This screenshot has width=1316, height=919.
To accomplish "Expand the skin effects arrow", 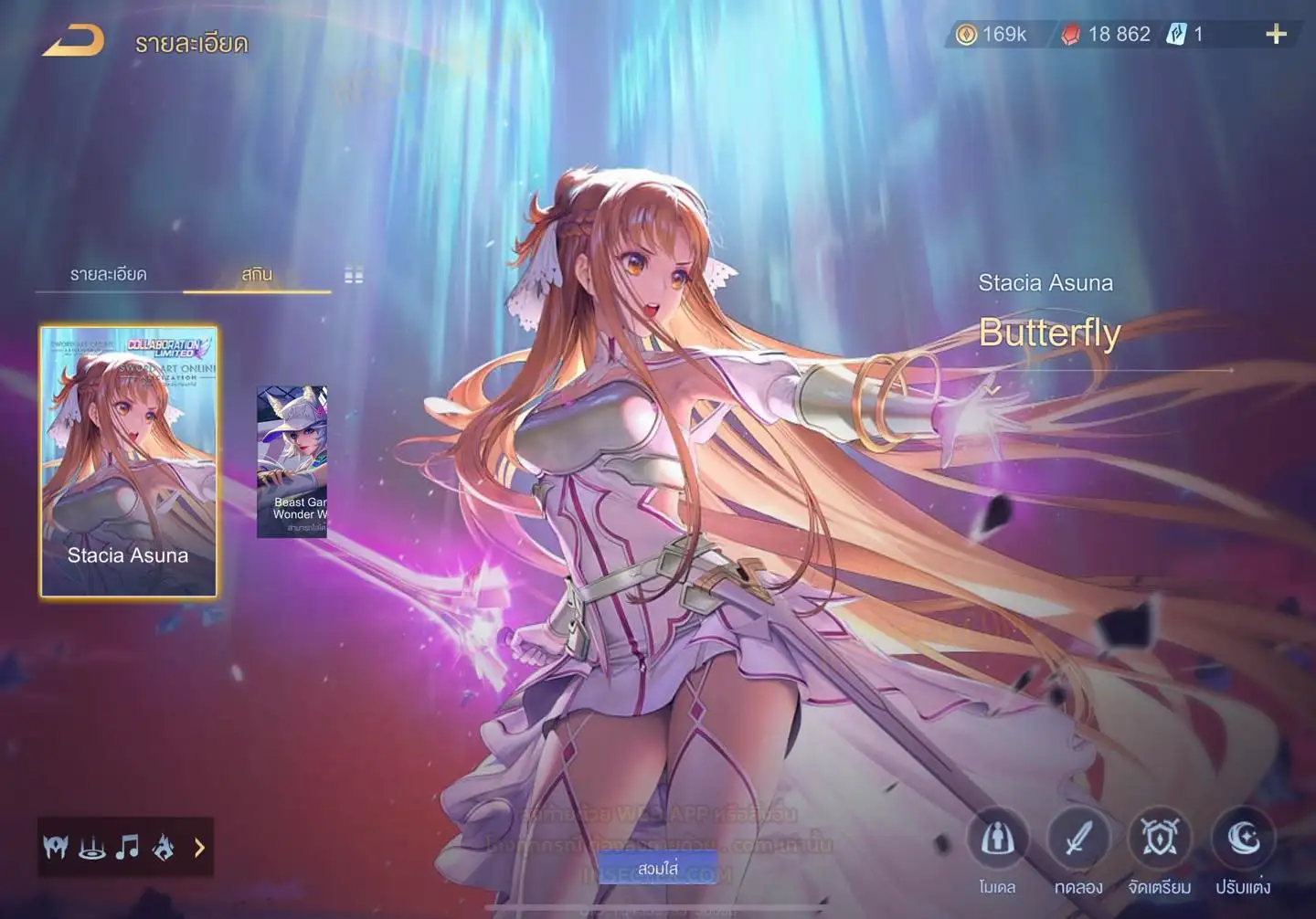I will click(199, 848).
